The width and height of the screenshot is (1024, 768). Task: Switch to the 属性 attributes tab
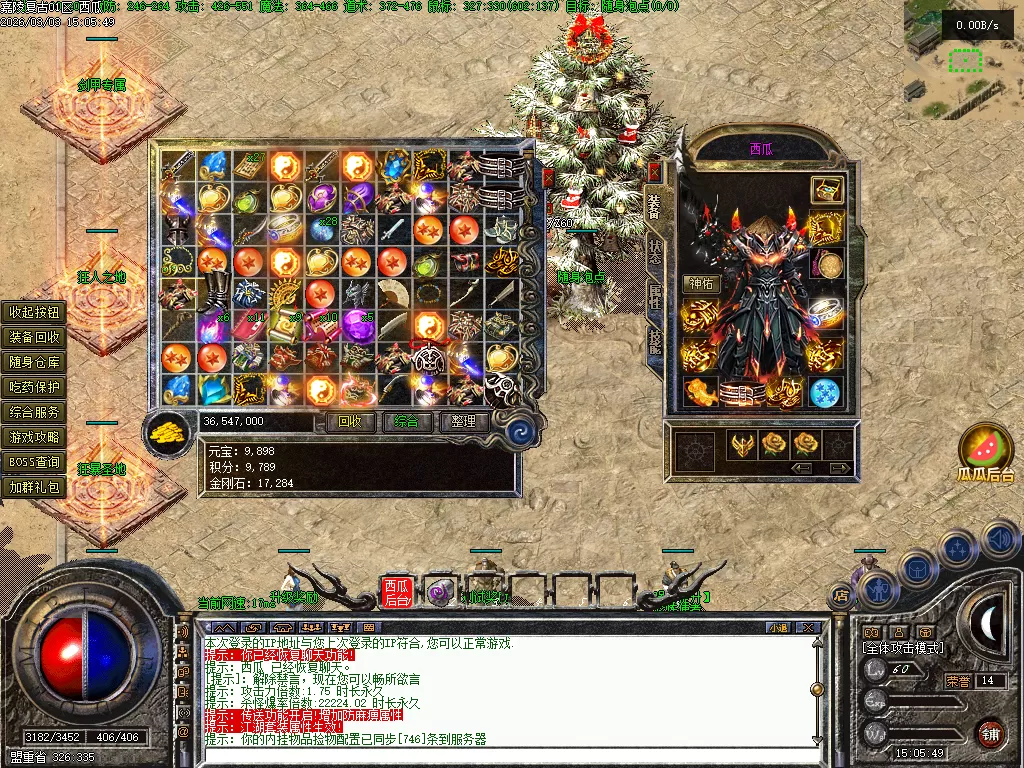click(x=655, y=297)
